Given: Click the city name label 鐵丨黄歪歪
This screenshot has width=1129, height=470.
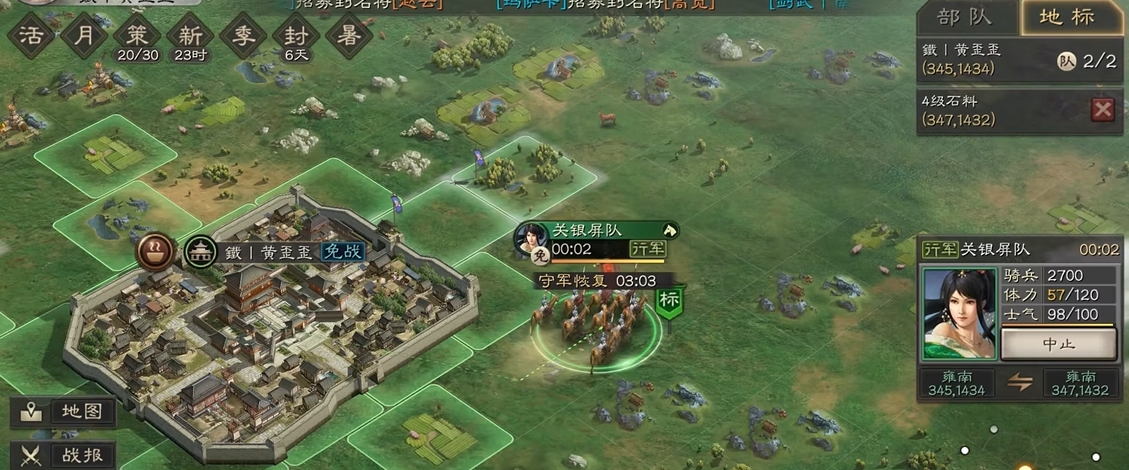Looking at the screenshot, I should pyautogui.click(x=275, y=252).
